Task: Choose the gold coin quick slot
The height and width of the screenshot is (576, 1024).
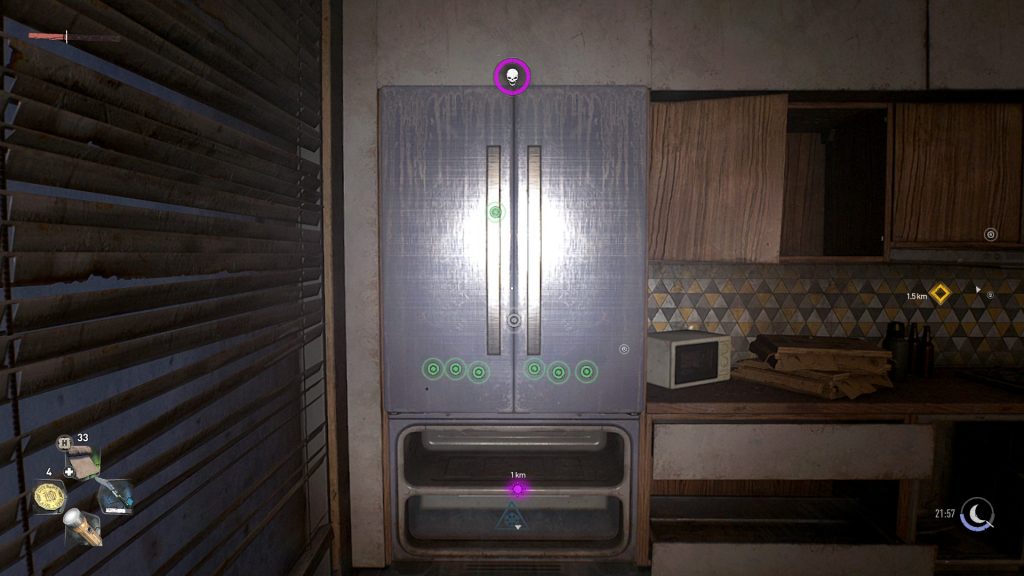Action: (48, 496)
